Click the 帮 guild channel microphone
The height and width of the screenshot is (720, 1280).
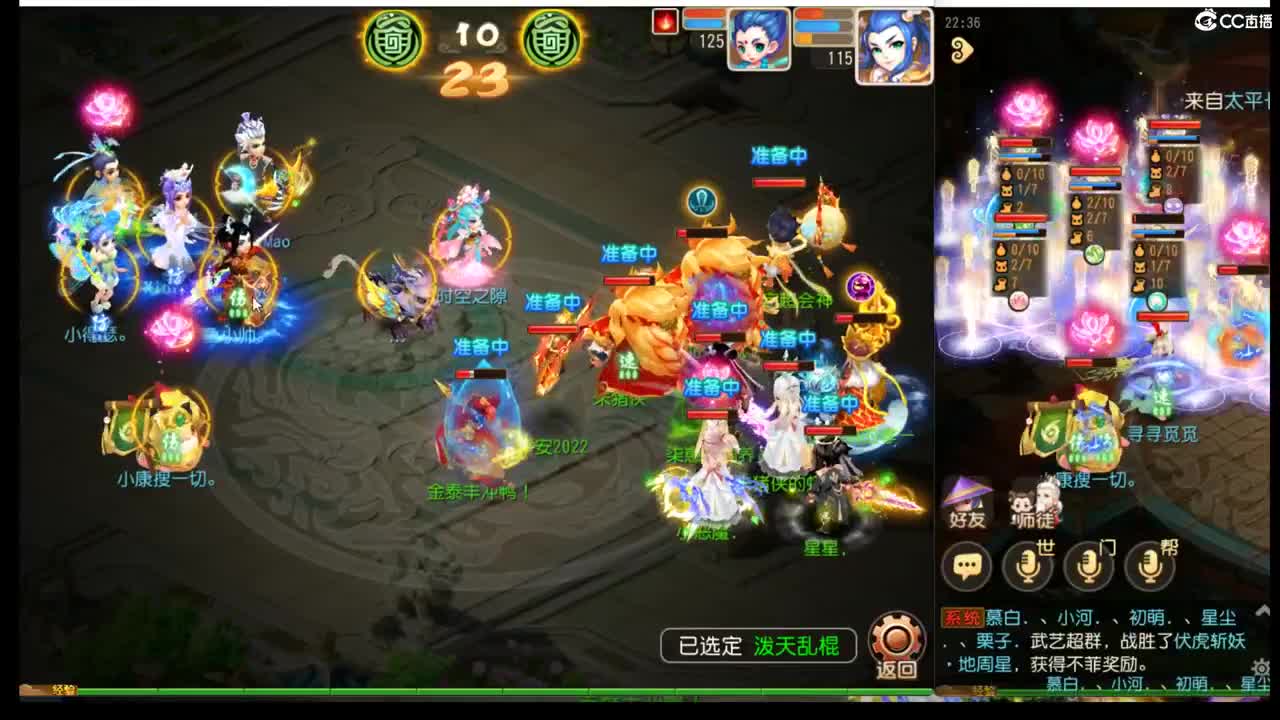click(1150, 565)
